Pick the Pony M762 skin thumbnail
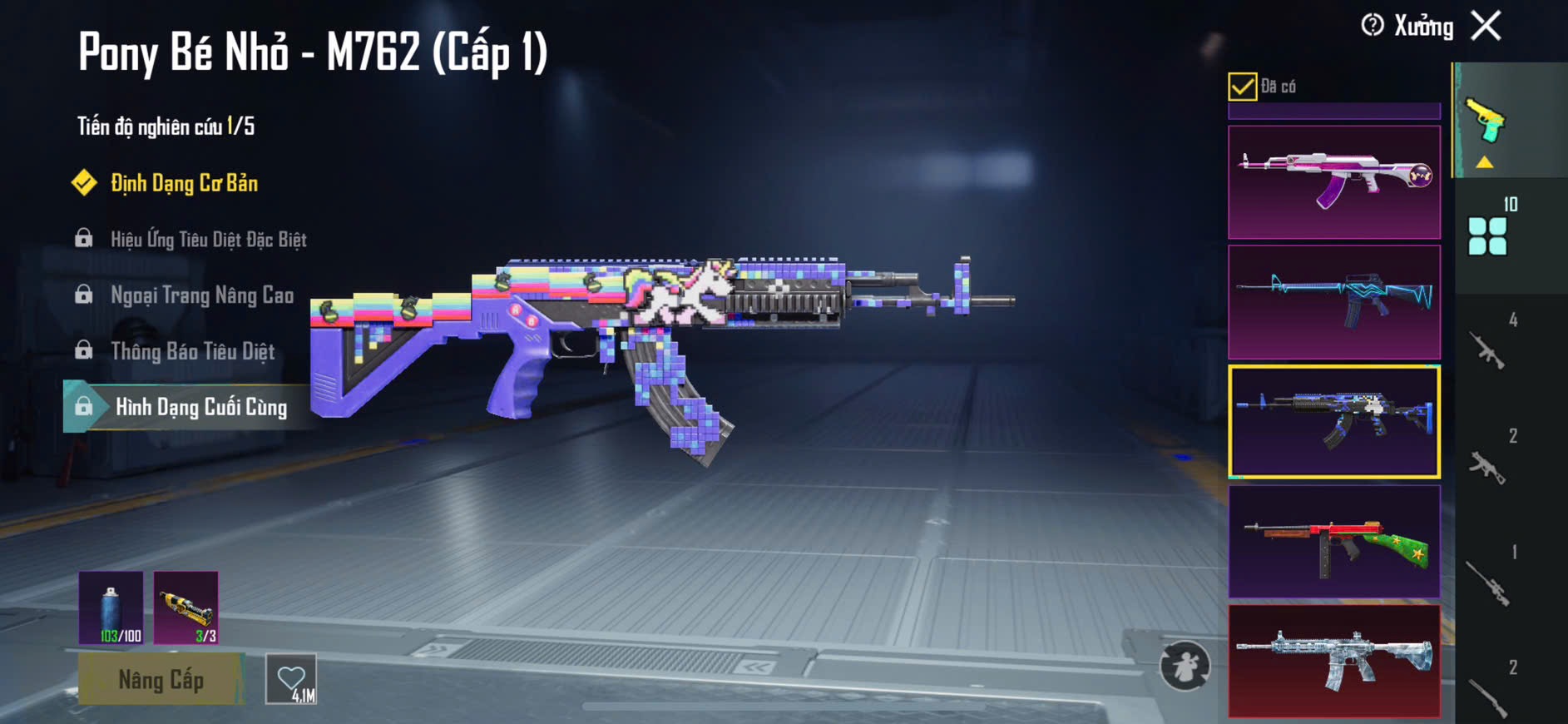 [x=1333, y=421]
